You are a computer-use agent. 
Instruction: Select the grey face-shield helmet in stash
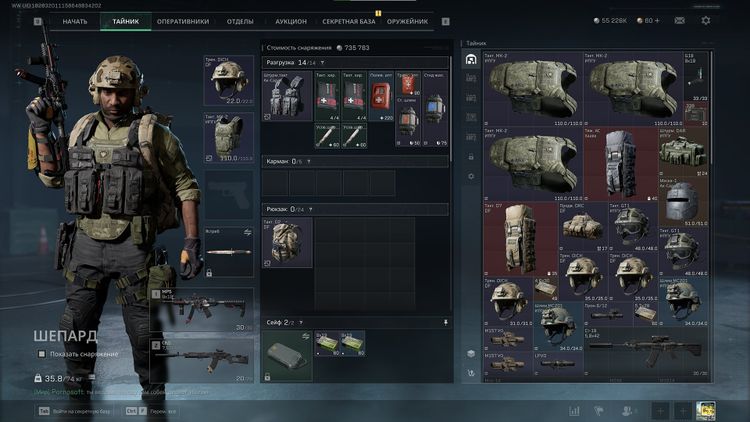tap(680, 201)
